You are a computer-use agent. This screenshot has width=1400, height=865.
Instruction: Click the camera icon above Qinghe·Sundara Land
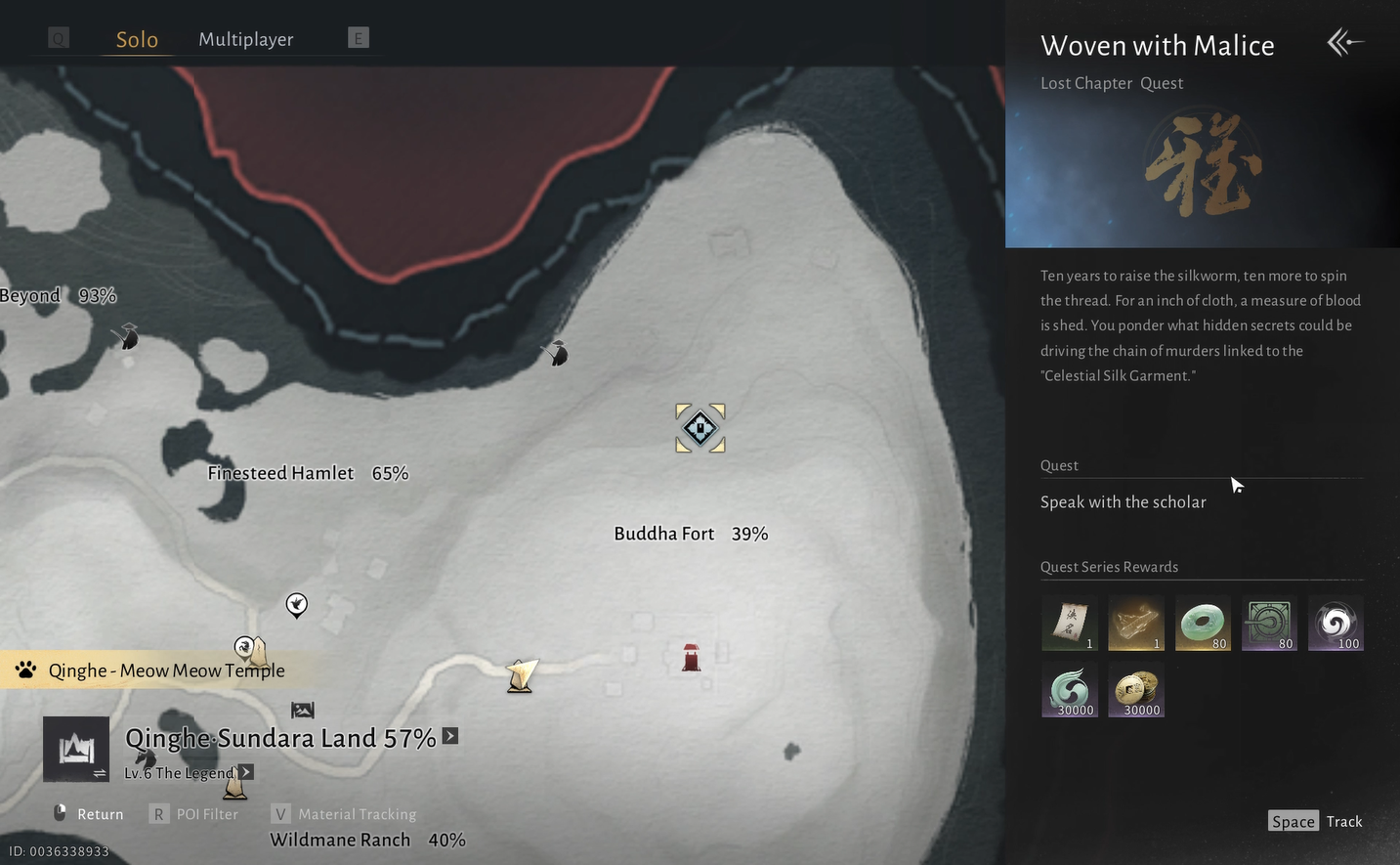point(303,710)
